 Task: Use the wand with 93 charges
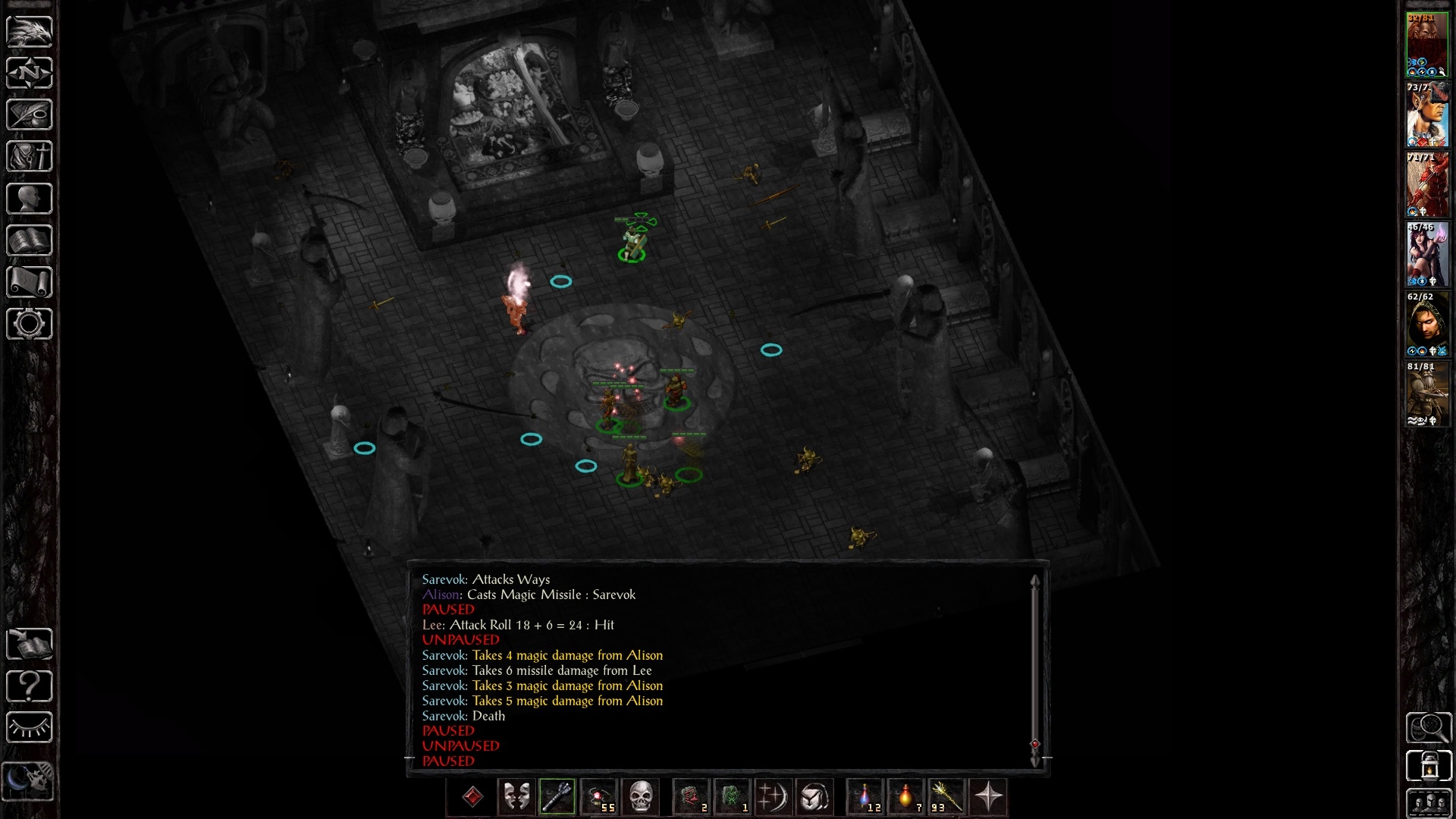point(946,797)
